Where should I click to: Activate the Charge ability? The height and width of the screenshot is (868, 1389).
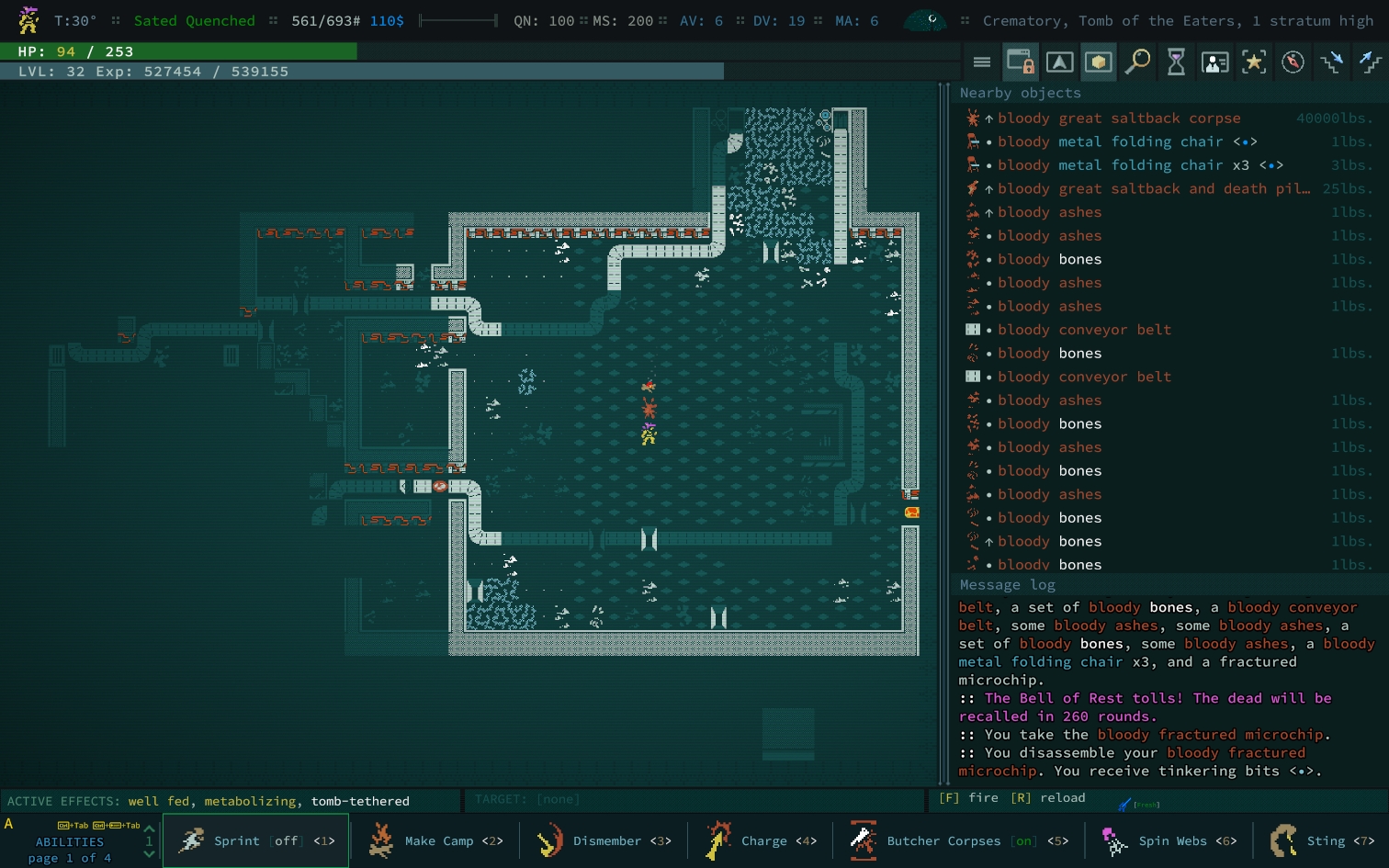pos(761,840)
